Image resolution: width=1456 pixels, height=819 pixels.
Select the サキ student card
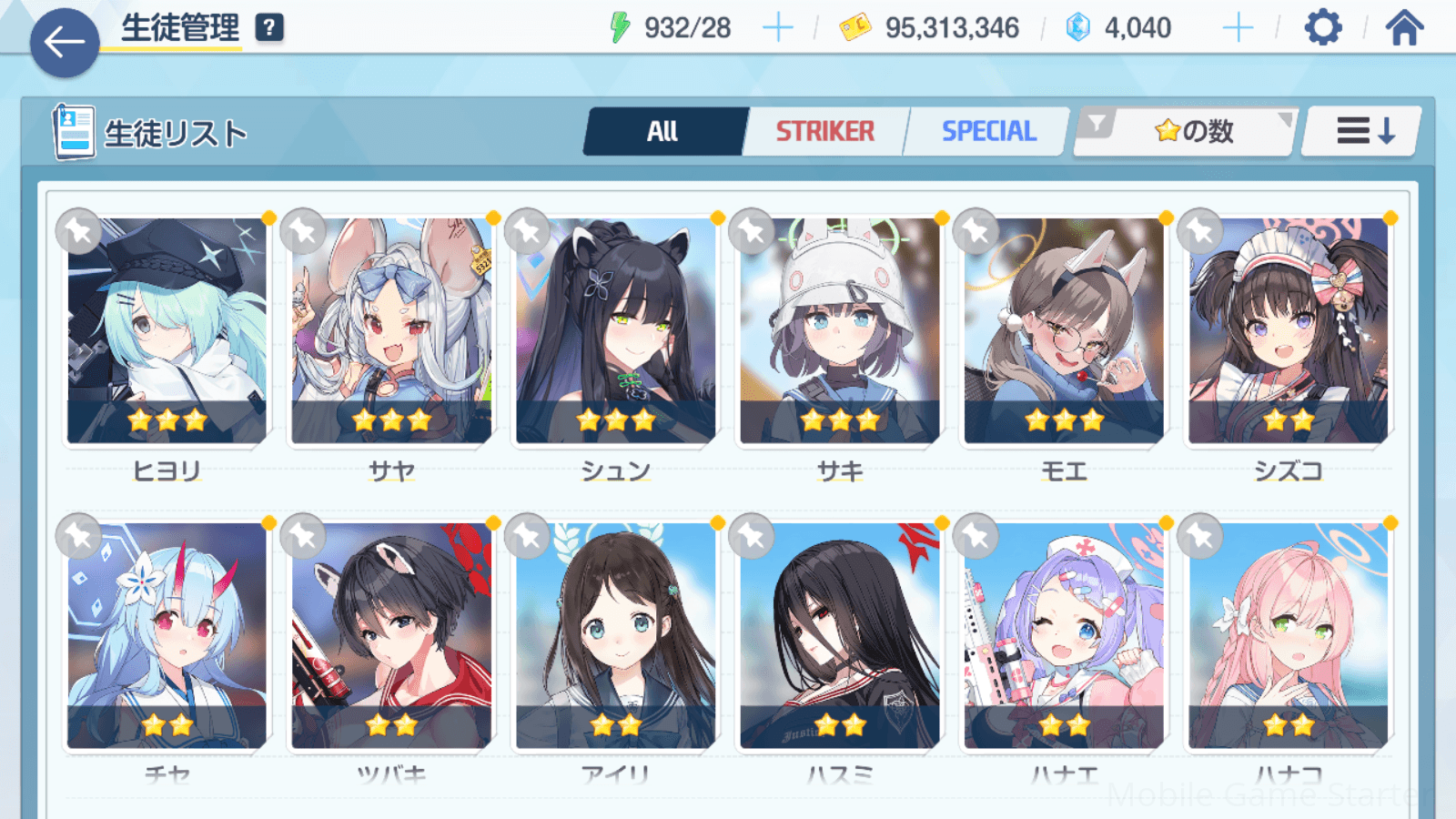(x=840, y=329)
